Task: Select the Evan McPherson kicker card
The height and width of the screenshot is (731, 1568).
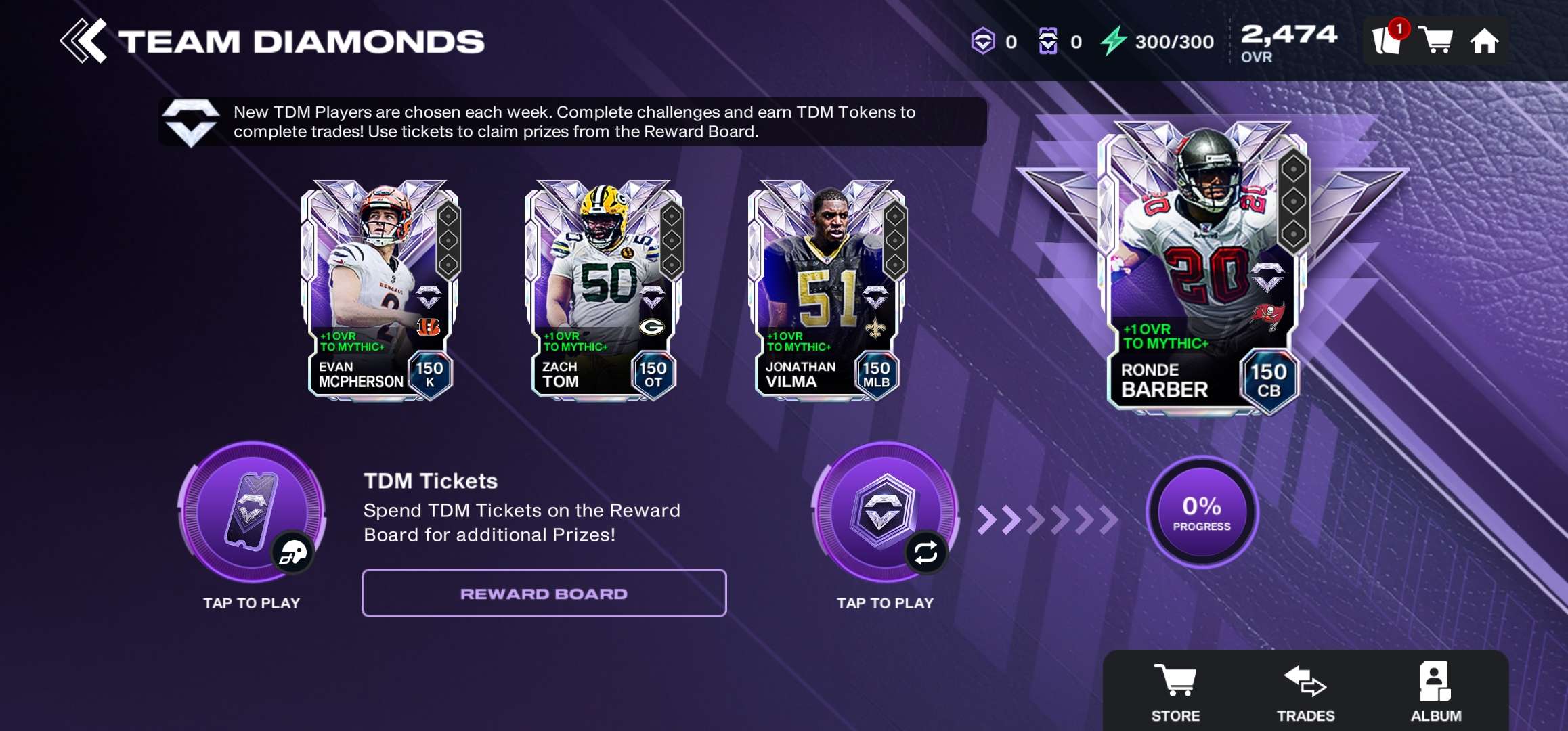Action: coord(380,291)
